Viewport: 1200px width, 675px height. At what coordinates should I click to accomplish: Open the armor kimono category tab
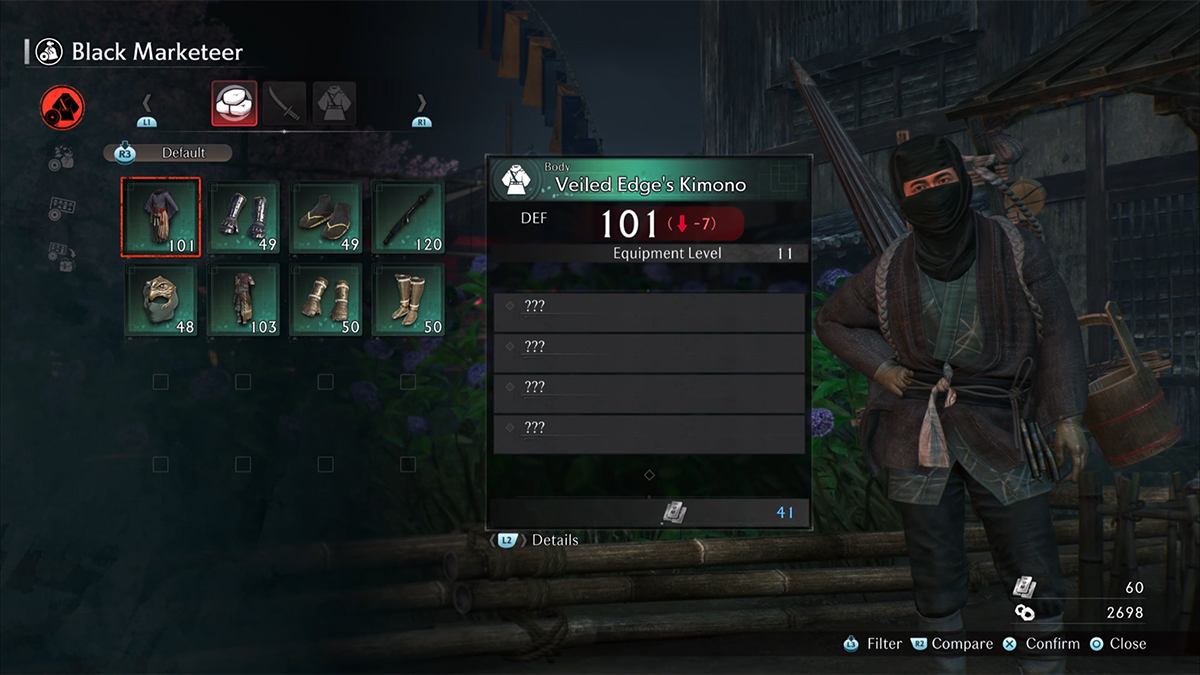[335, 103]
